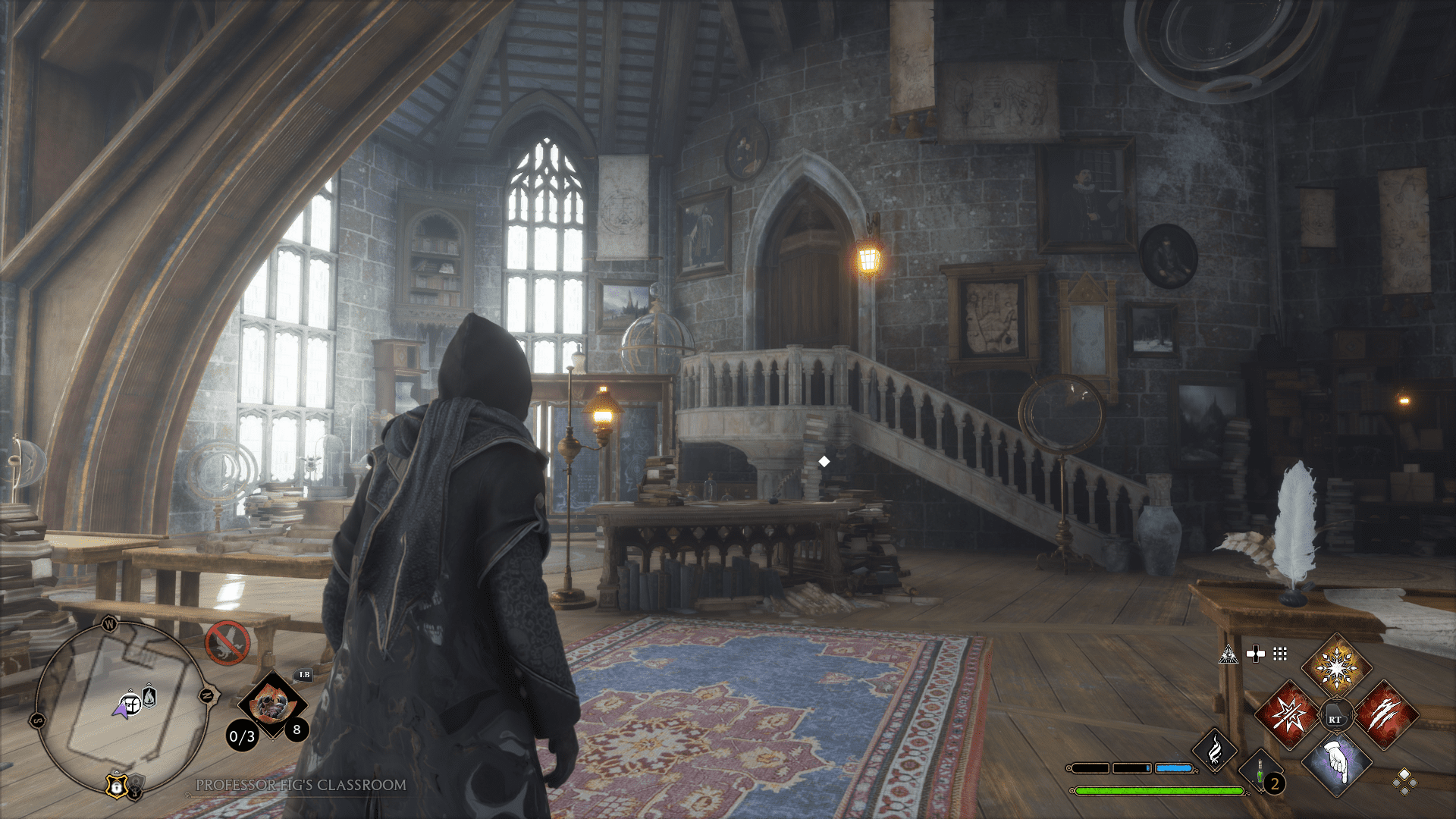Select the Chinese Chomping Cabbage tool slot

pyautogui.click(x=271, y=703)
